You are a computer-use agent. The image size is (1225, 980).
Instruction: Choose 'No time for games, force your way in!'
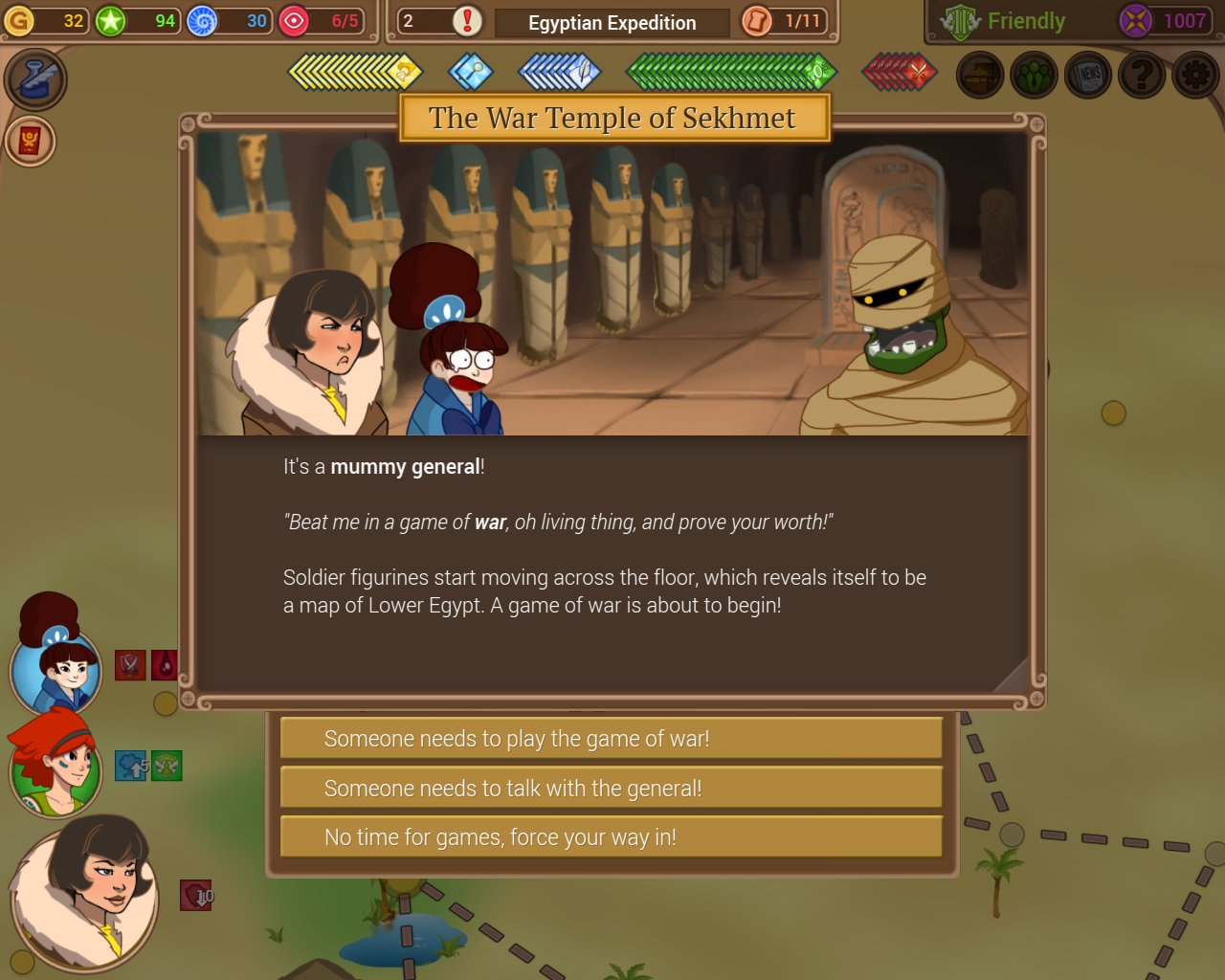pyautogui.click(x=612, y=836)
